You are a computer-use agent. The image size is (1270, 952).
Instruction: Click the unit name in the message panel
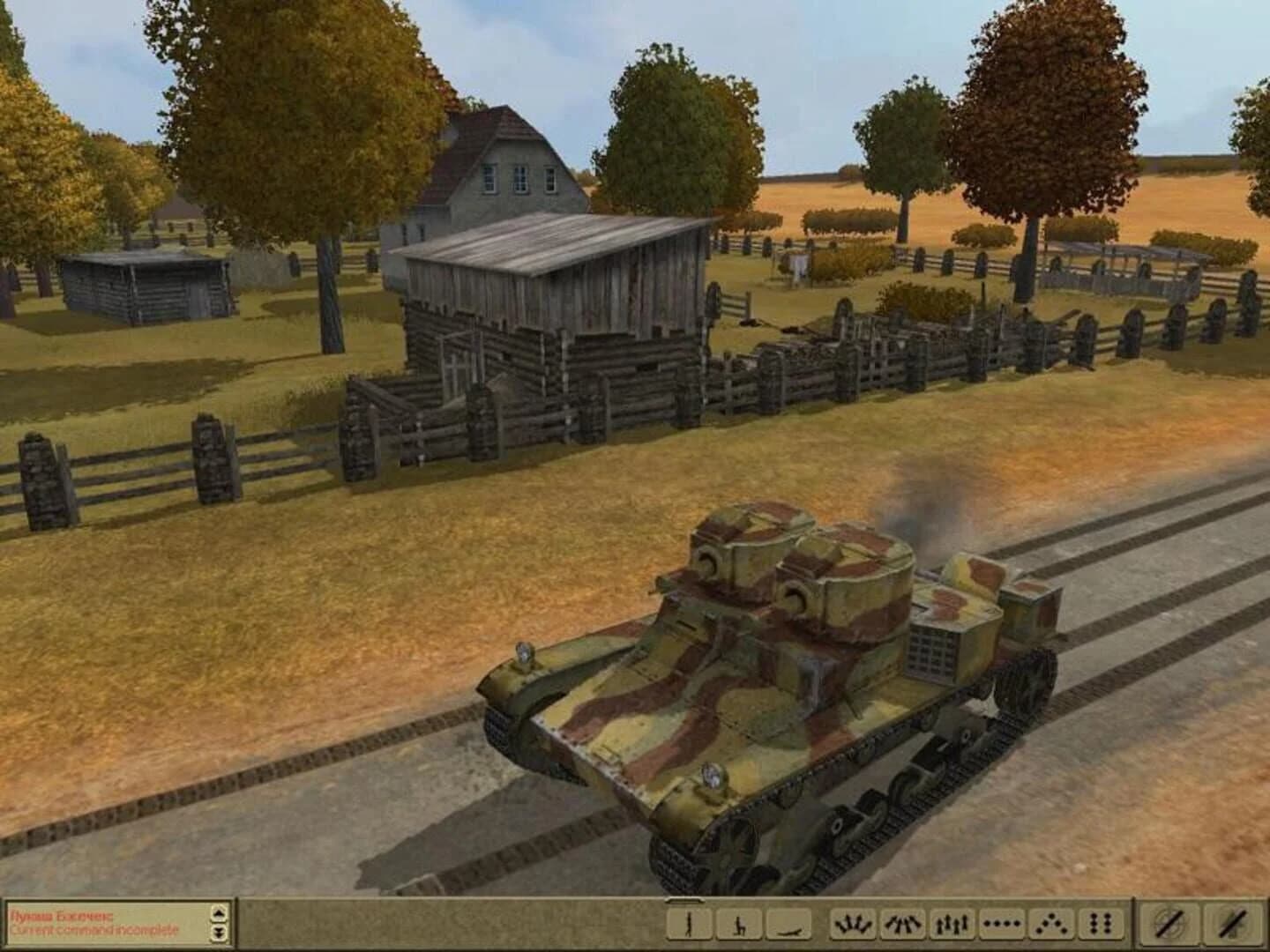[x=60, y=917]
